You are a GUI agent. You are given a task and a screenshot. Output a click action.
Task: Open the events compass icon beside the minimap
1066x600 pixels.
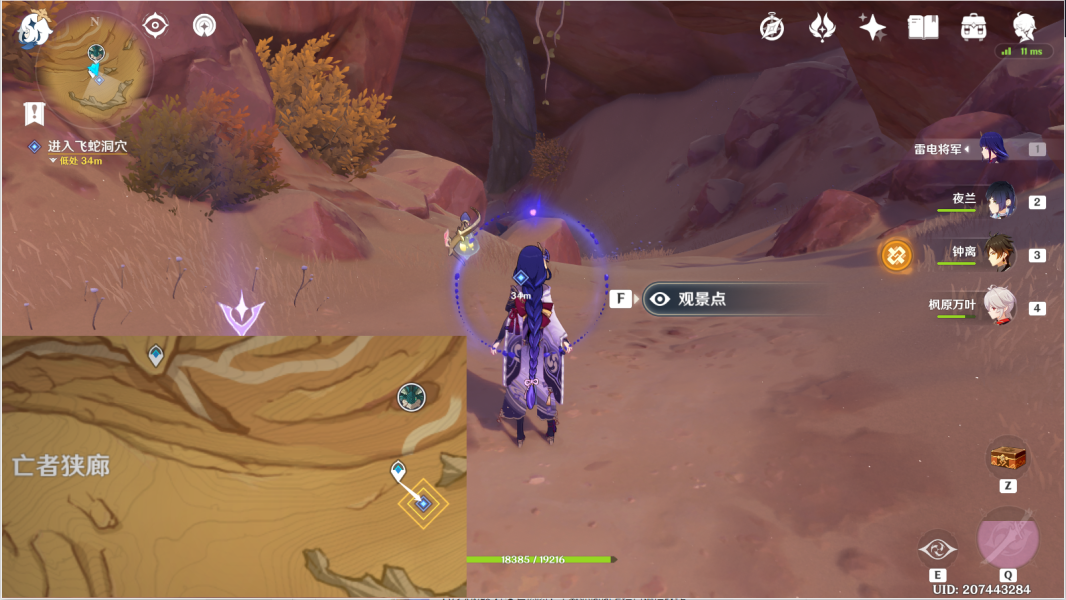click(155, 26)
